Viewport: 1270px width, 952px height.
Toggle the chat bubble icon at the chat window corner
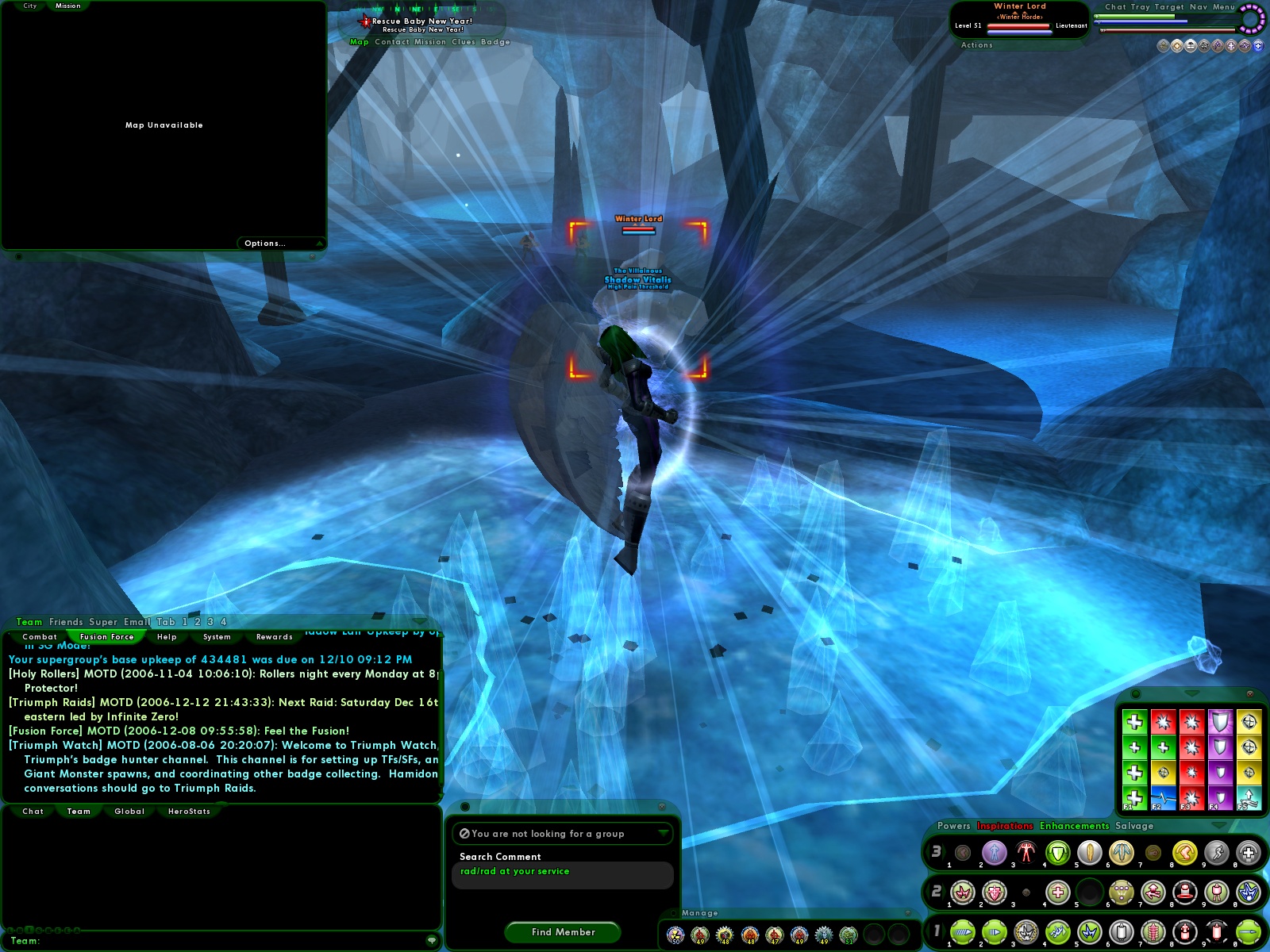433,940
